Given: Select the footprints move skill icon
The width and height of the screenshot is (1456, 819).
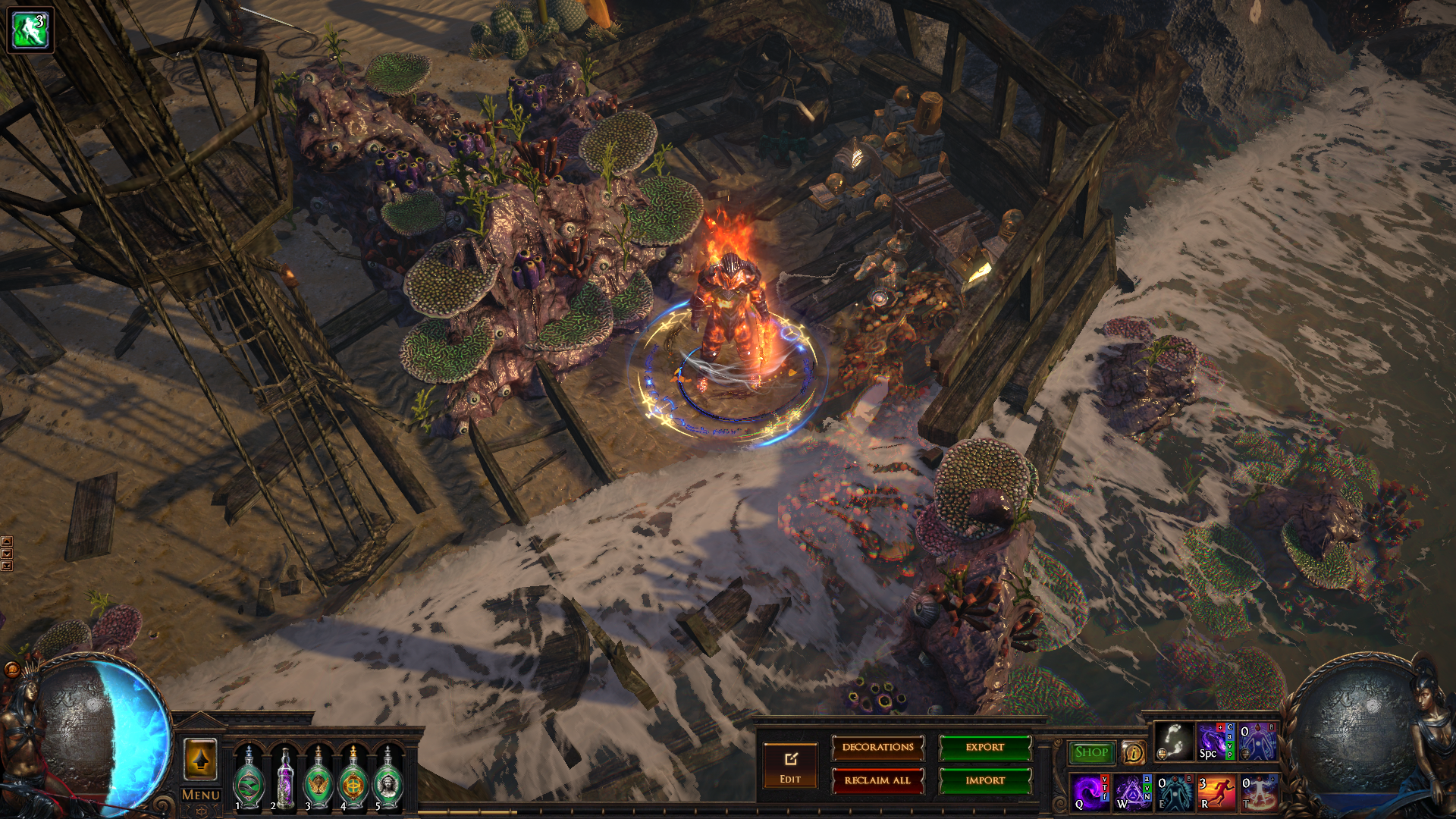Looking at the screenshot, I should 1173,741.
